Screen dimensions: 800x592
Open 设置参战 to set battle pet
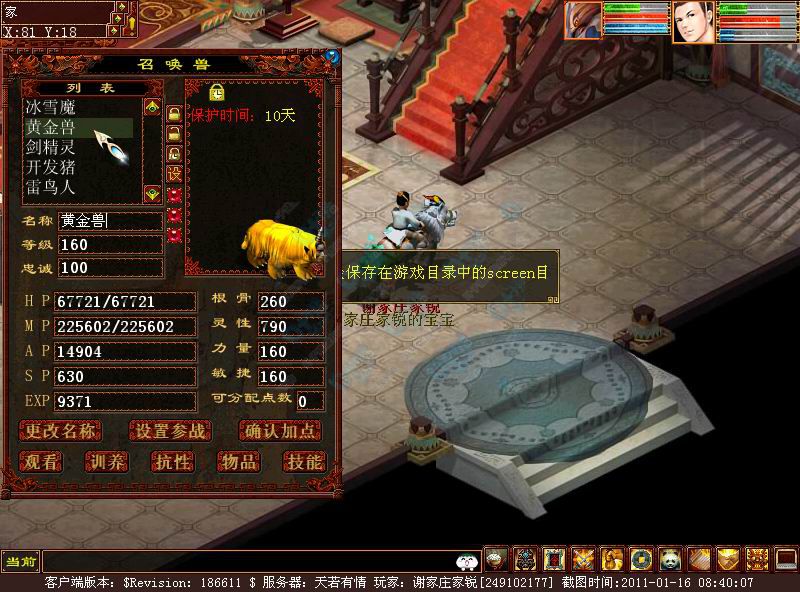click(171, 431)
